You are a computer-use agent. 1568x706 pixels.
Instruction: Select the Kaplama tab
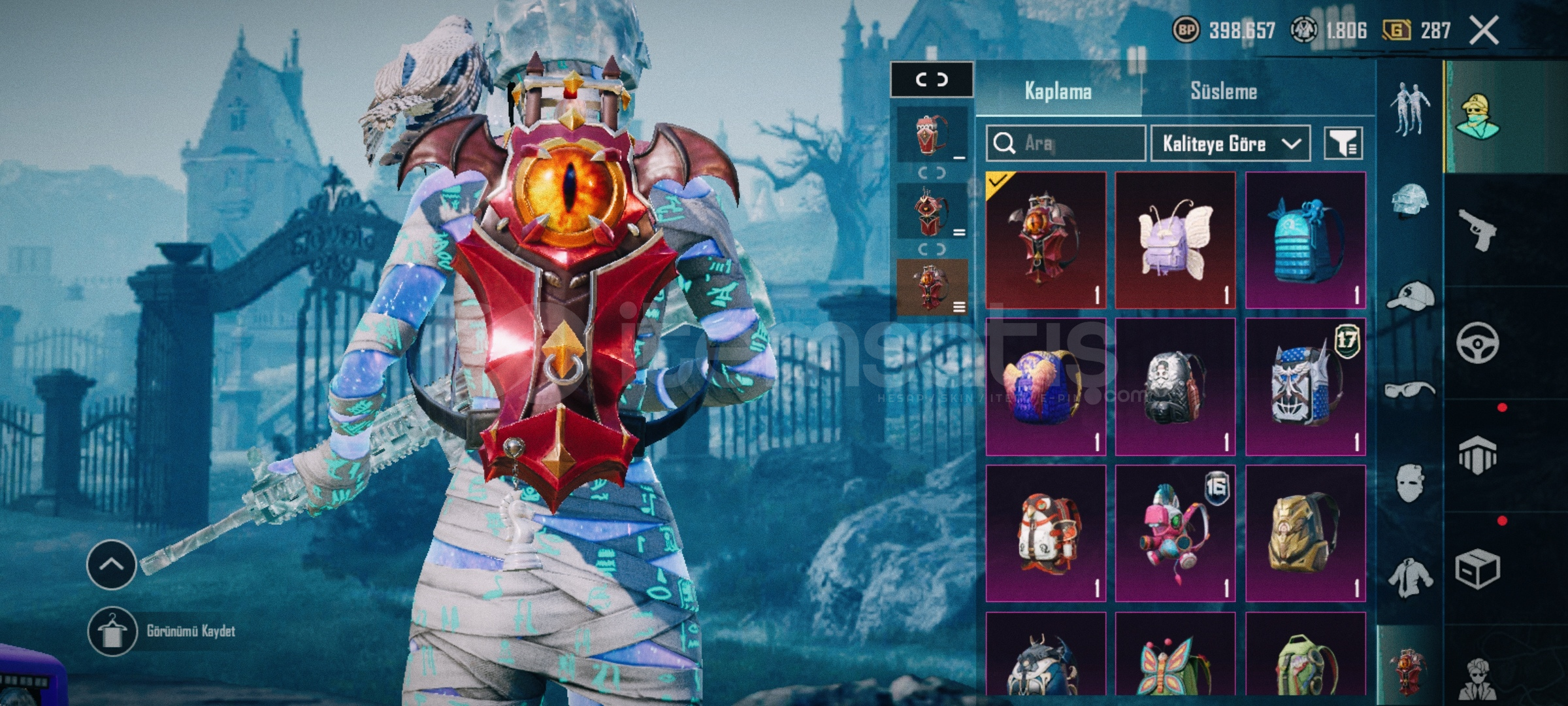coord(1058,92)
